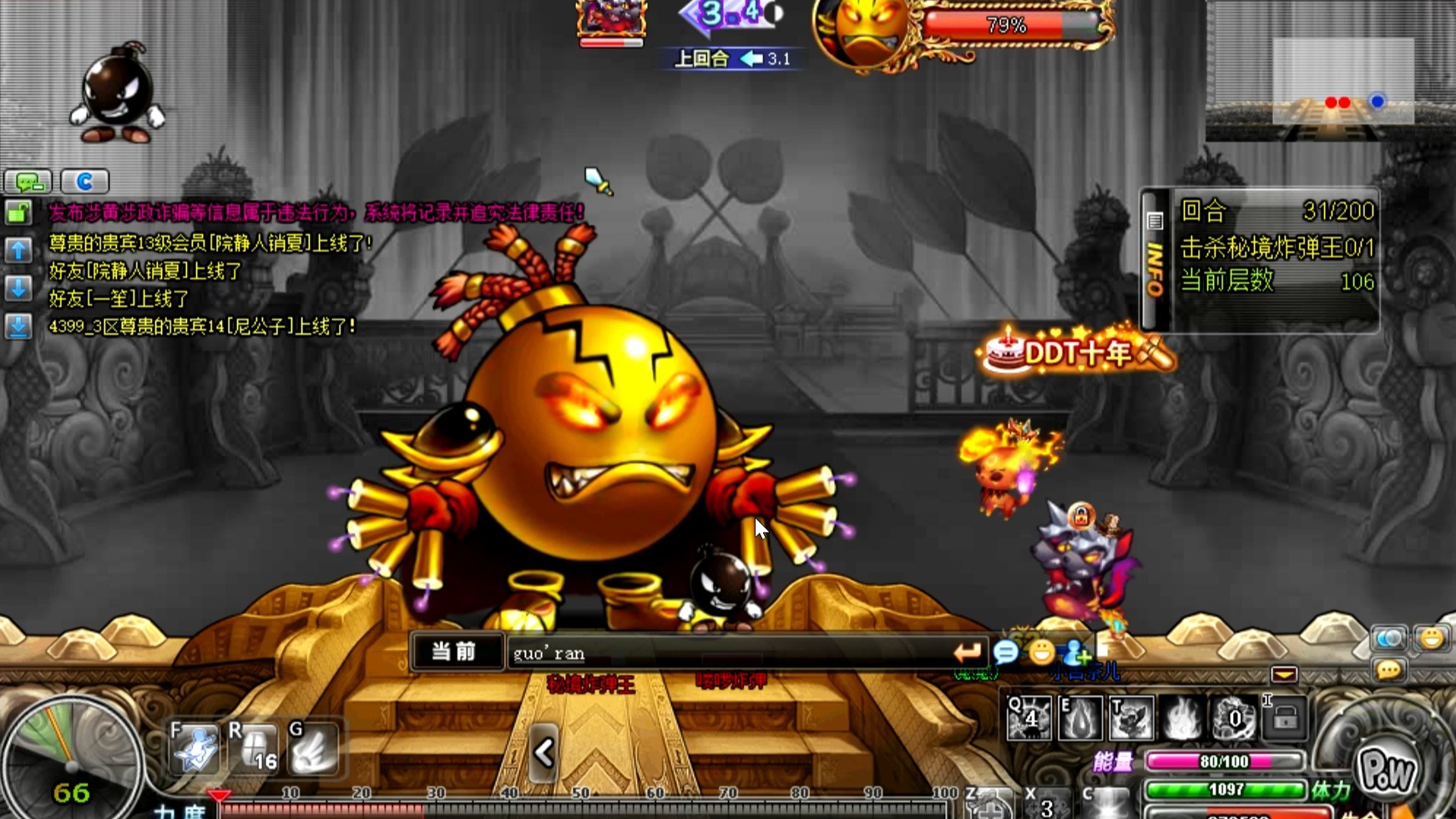
Task: Trigger the T wolf pet skill
Action: [1130, 717]
